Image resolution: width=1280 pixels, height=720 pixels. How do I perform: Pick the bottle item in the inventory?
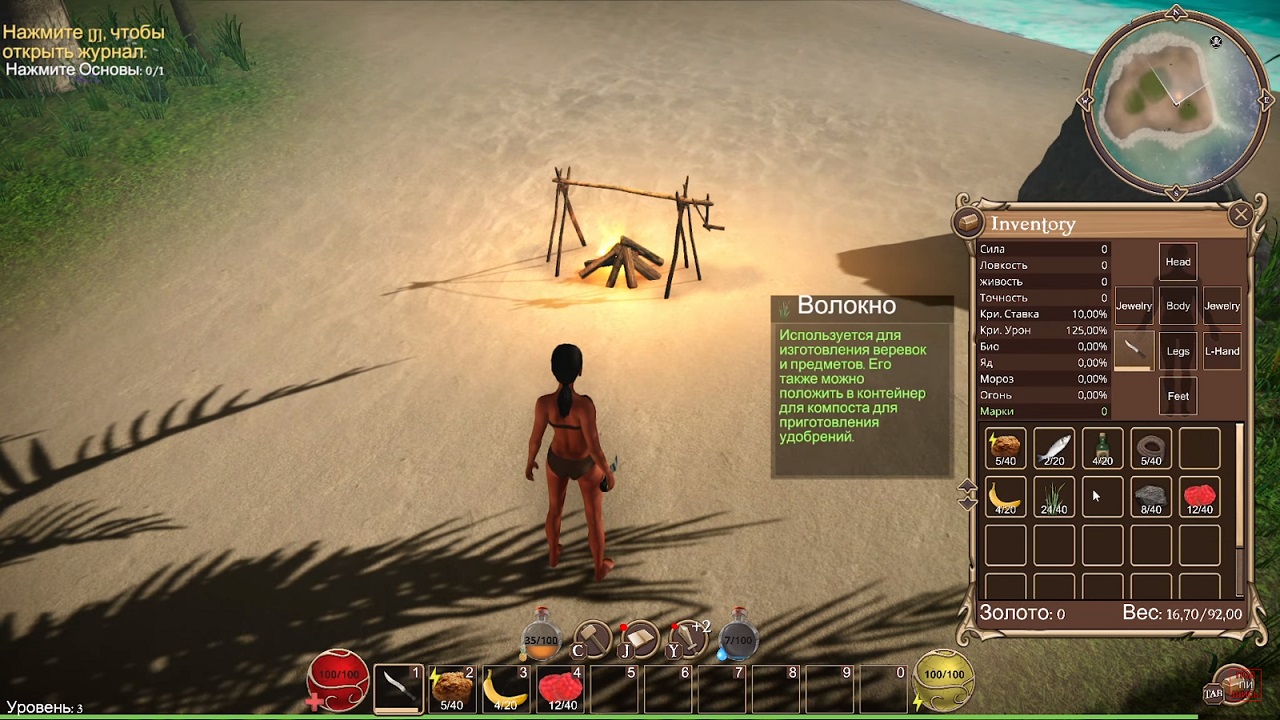[x=1102, y=449]
